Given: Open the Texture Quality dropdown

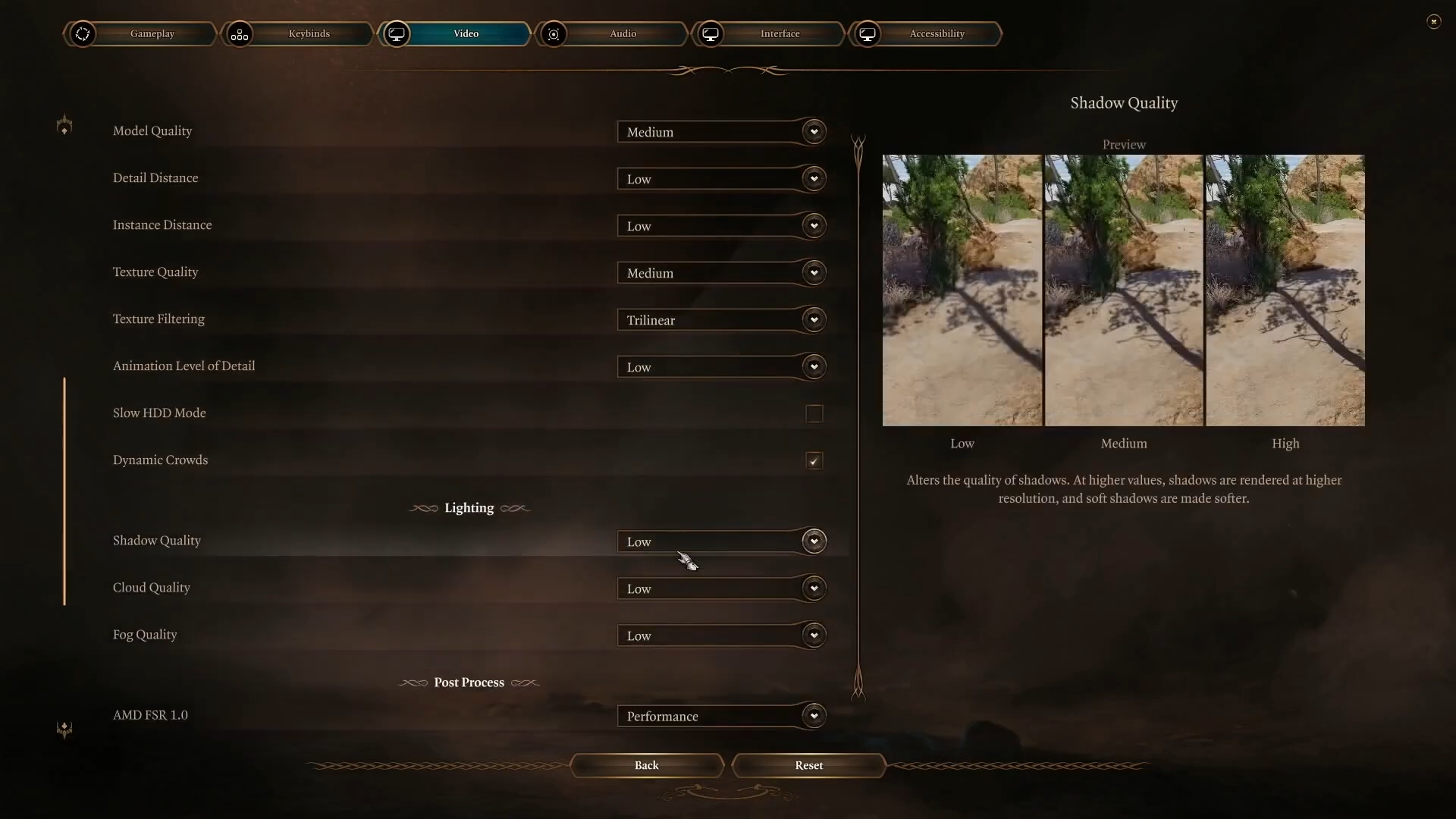Looking at the screenshot, I should [720, 273].
